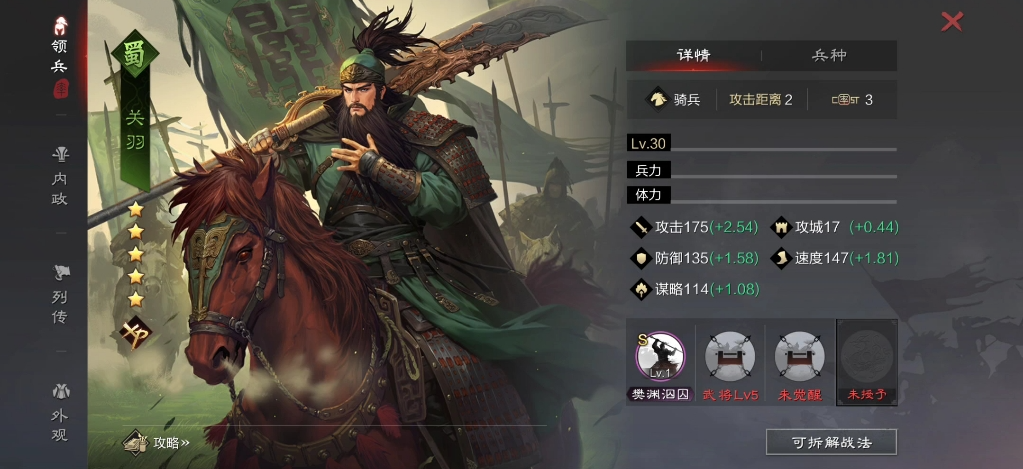Select the locked 武将Lv5 tactic slot
The height and width of the screenshot is (469, 1023).
pos(730,361)
